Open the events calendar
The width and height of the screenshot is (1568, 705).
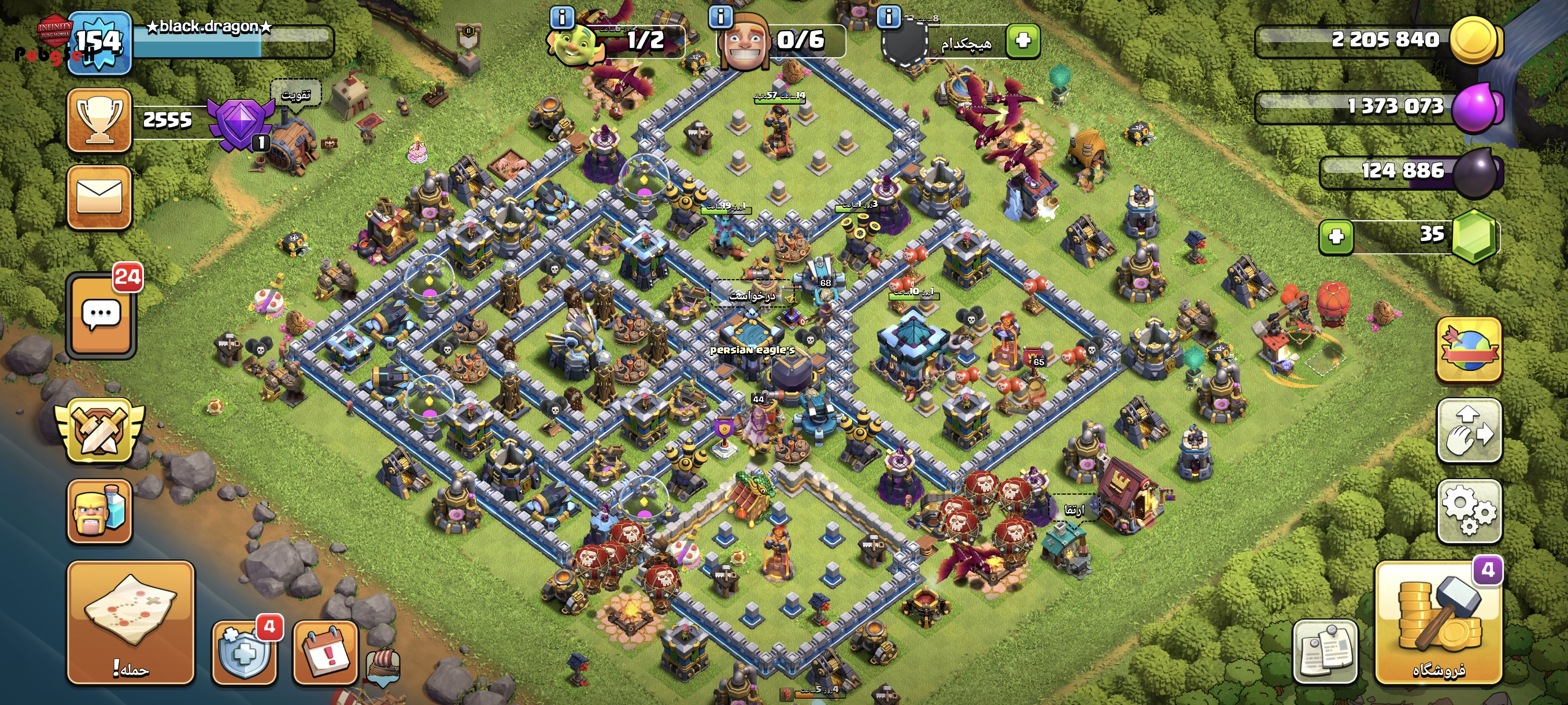coord(325,652)
